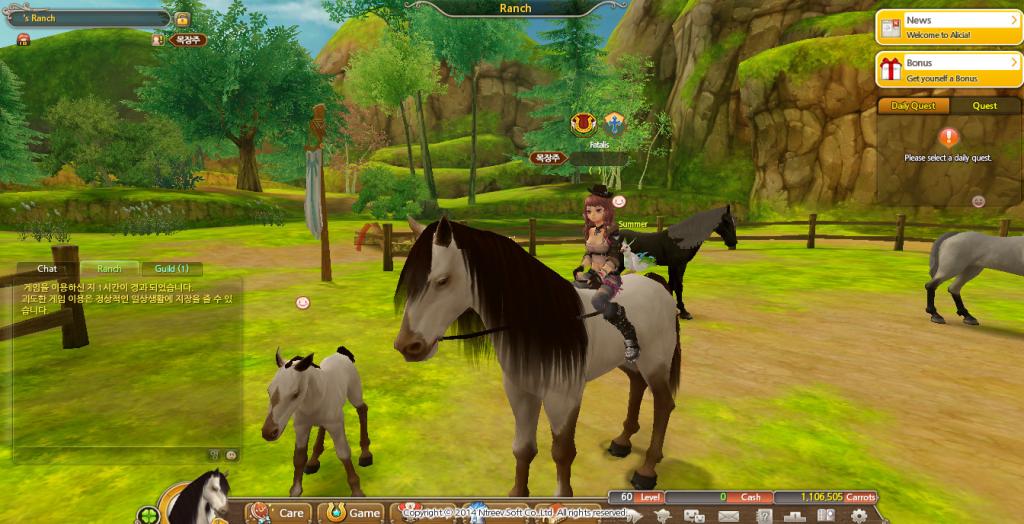Open the gear settings icon

point(858,516)
